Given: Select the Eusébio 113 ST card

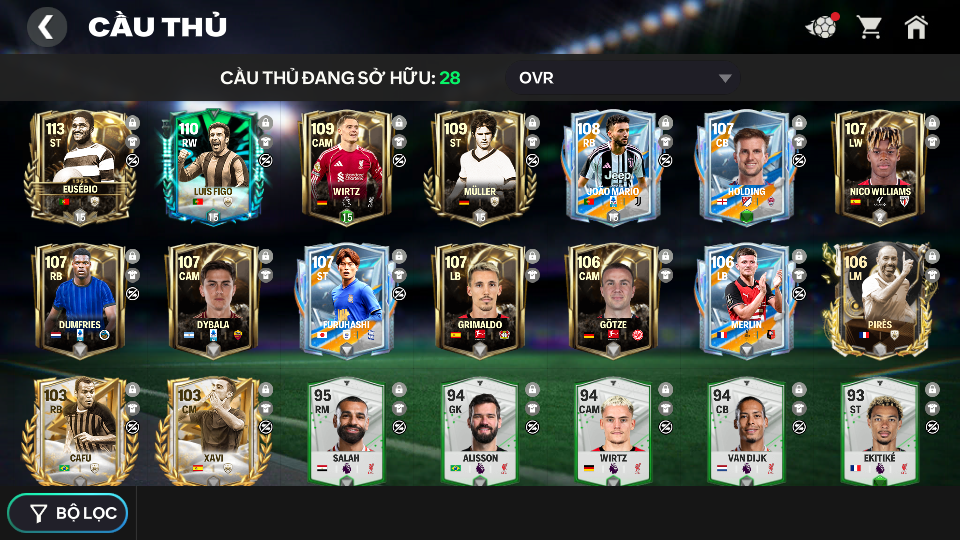Looking at the screenshot, I should [x=78, y=166].
